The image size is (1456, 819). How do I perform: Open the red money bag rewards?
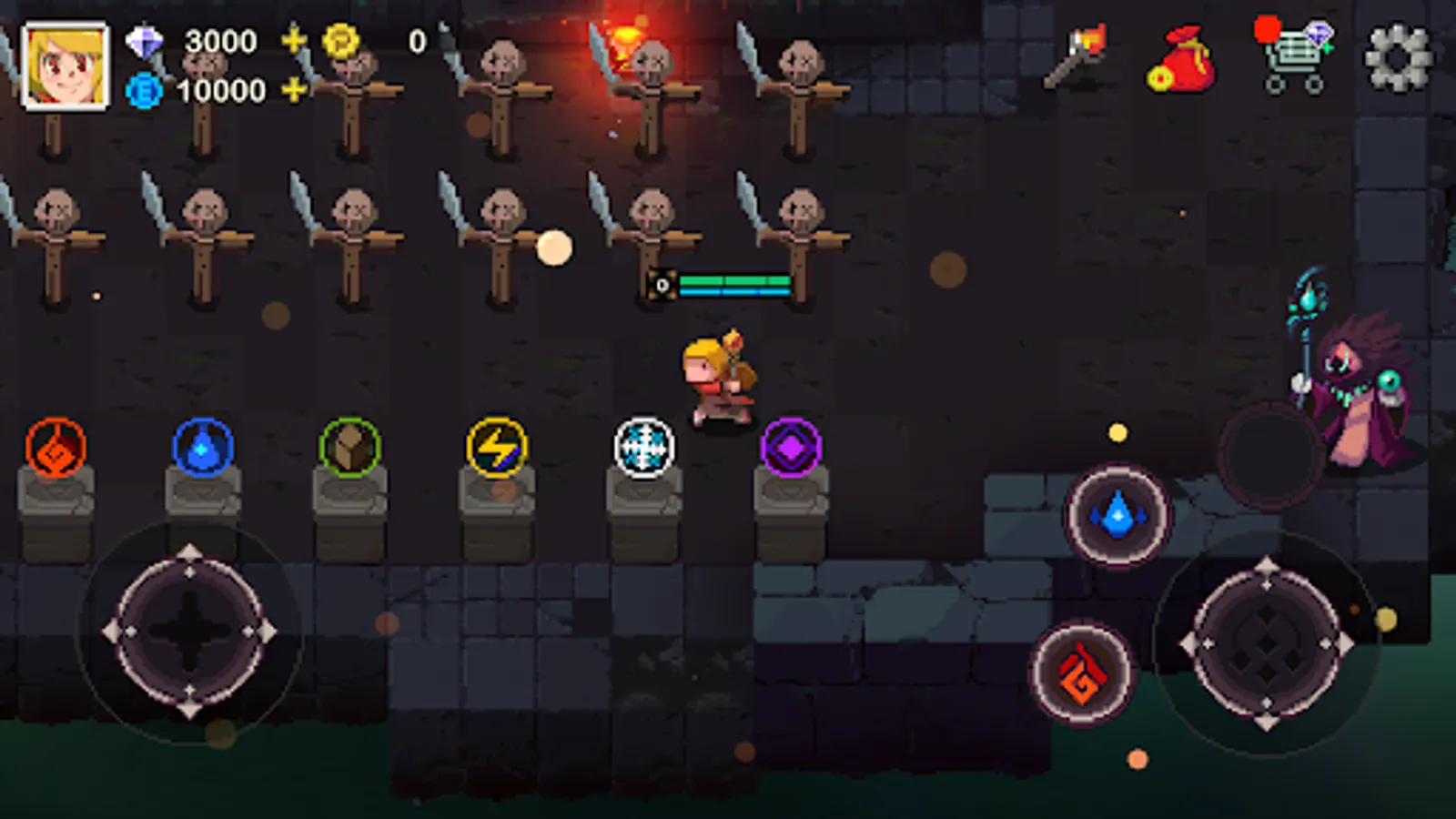pos(1183,59)
